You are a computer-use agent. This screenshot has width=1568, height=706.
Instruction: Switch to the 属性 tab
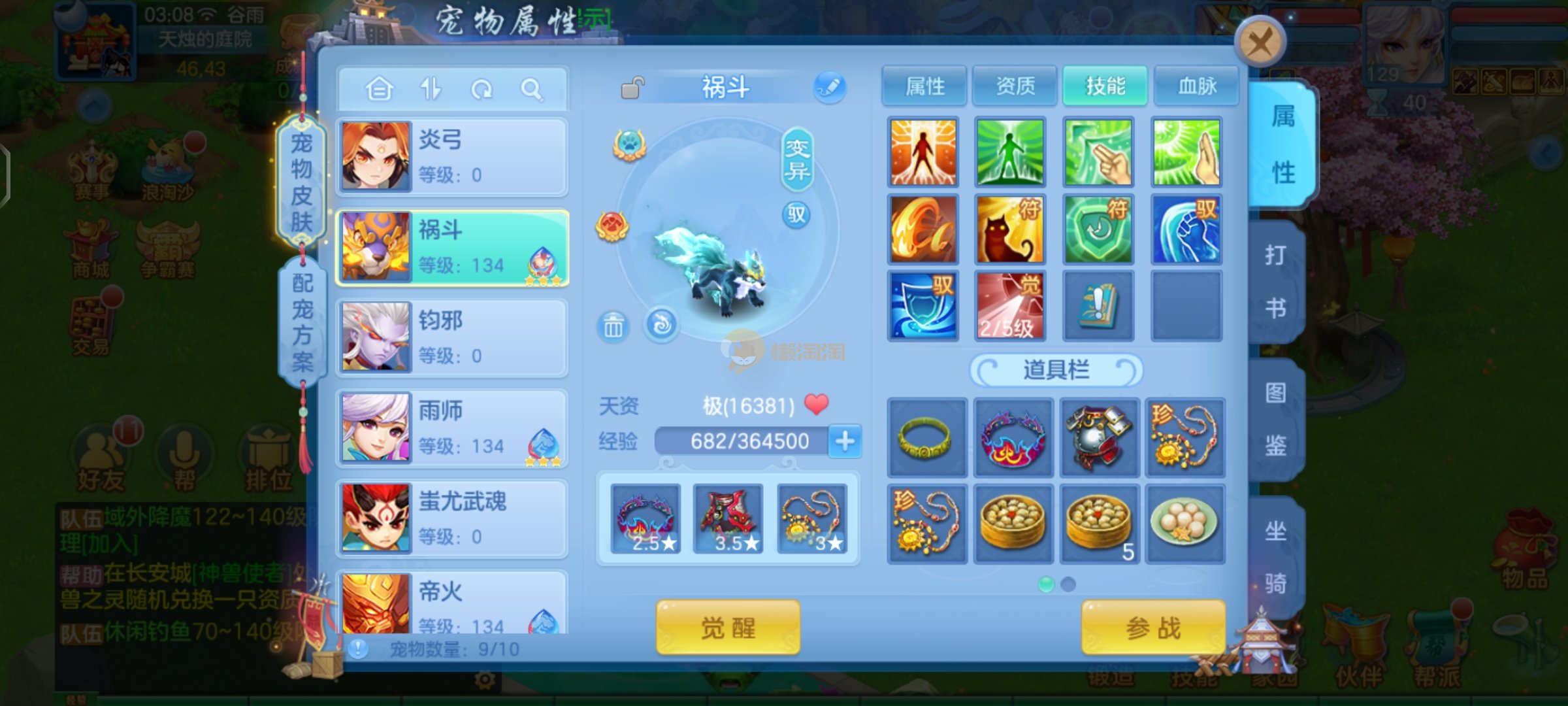tap(924, 86)
